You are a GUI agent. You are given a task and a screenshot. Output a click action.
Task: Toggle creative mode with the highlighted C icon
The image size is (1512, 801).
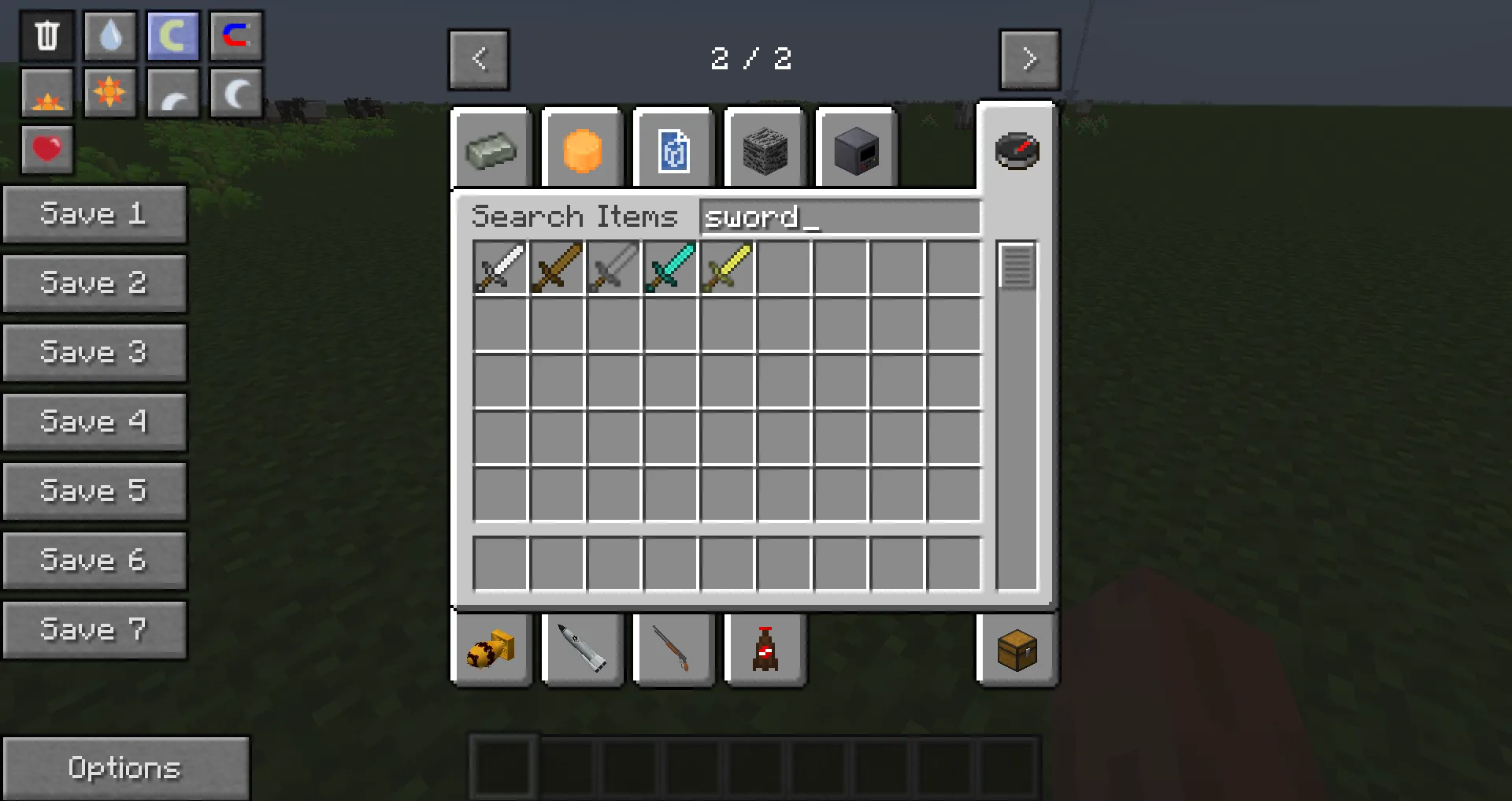coord(172,35)
